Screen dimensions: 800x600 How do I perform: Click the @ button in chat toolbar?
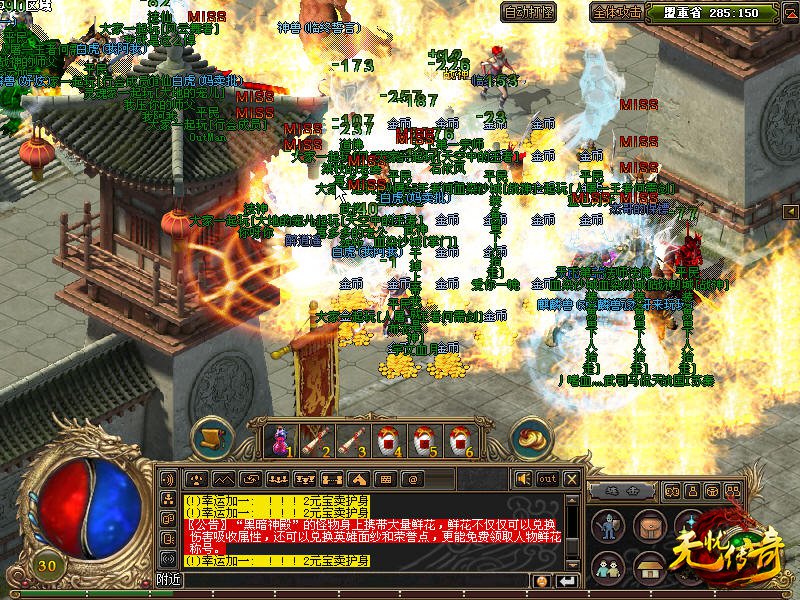[410, 479]
